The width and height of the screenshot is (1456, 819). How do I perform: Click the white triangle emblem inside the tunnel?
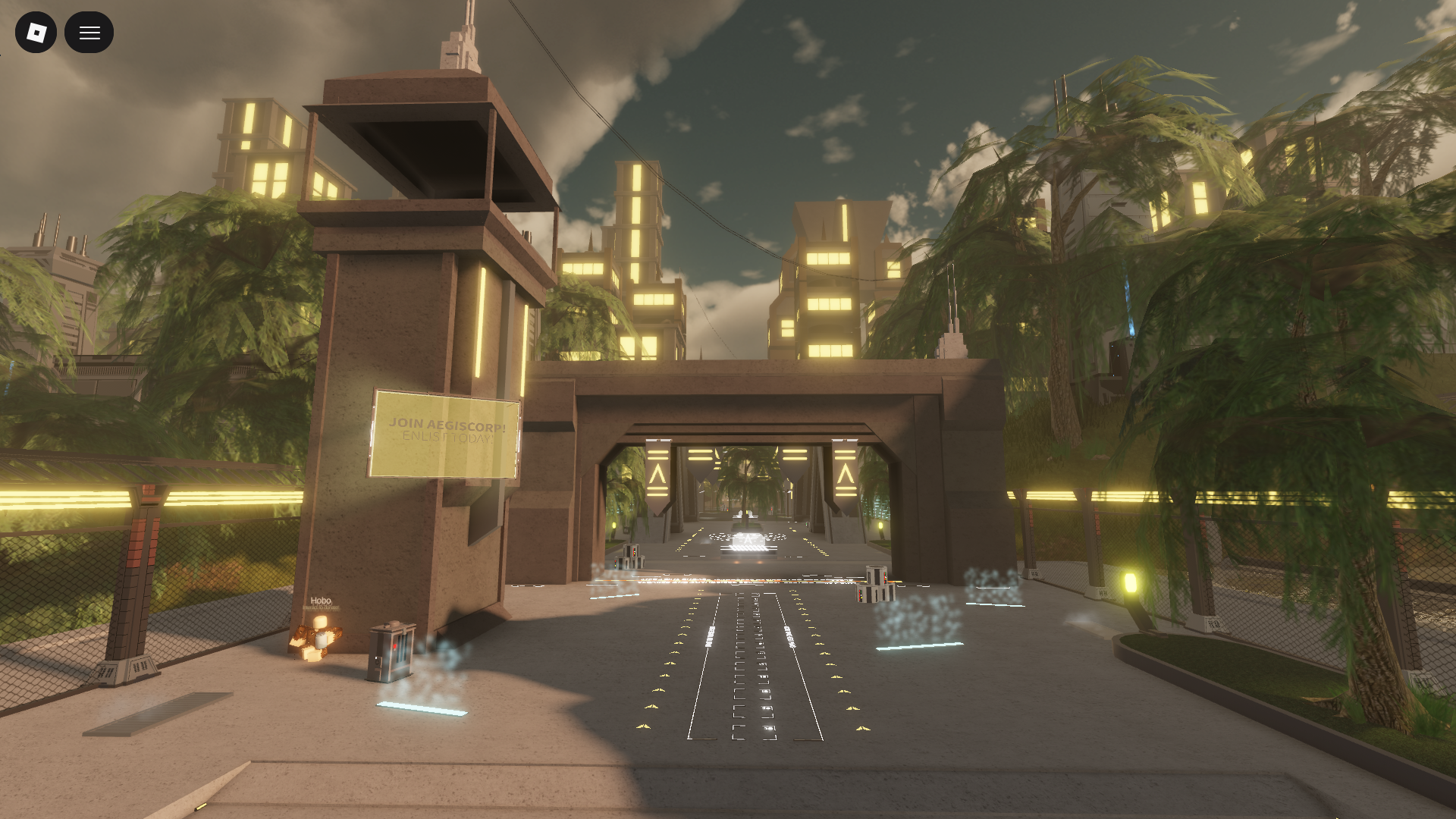pyautogui.click(x=748, y=538)
